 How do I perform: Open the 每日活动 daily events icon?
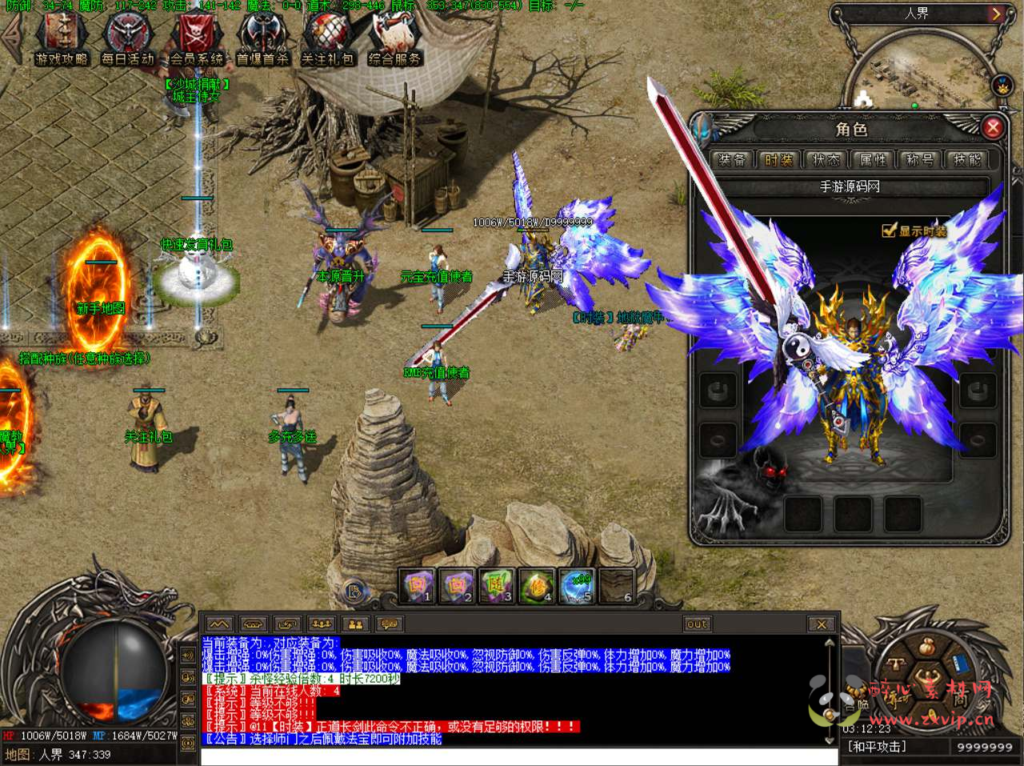[x=127, y=38]
